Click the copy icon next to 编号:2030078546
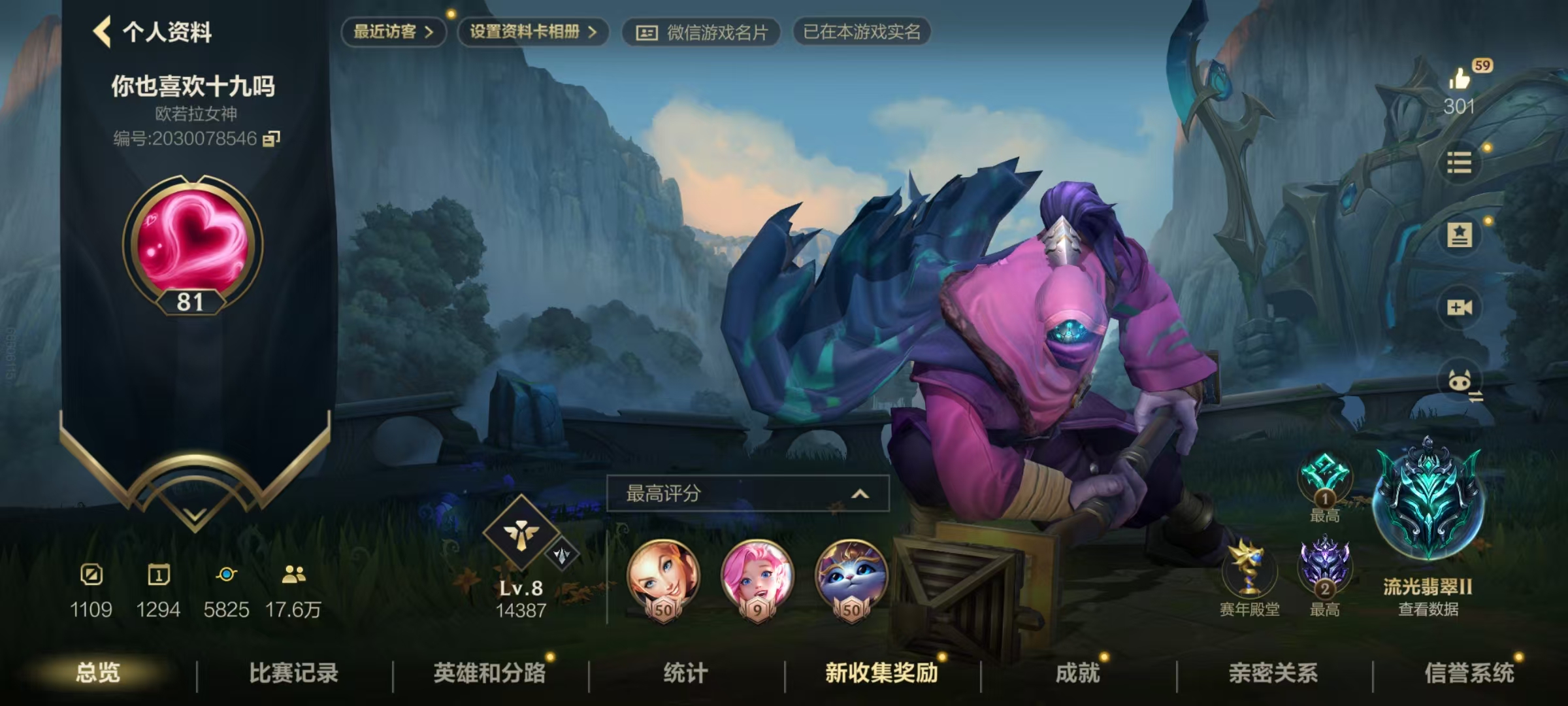Screen dimensions: 1568x706 (x=272, y=139)
